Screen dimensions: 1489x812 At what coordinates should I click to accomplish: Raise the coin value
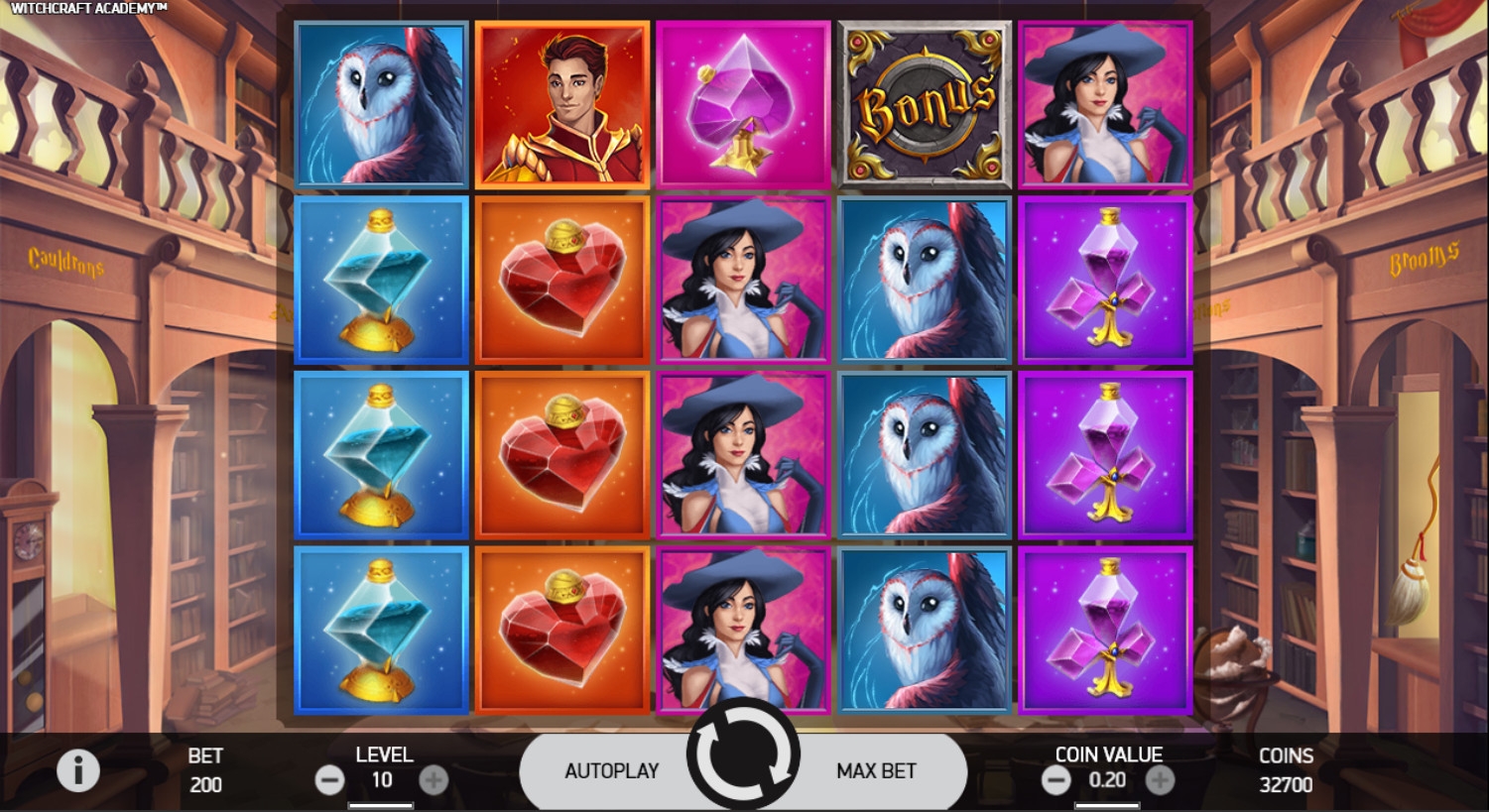[1160, 780]
